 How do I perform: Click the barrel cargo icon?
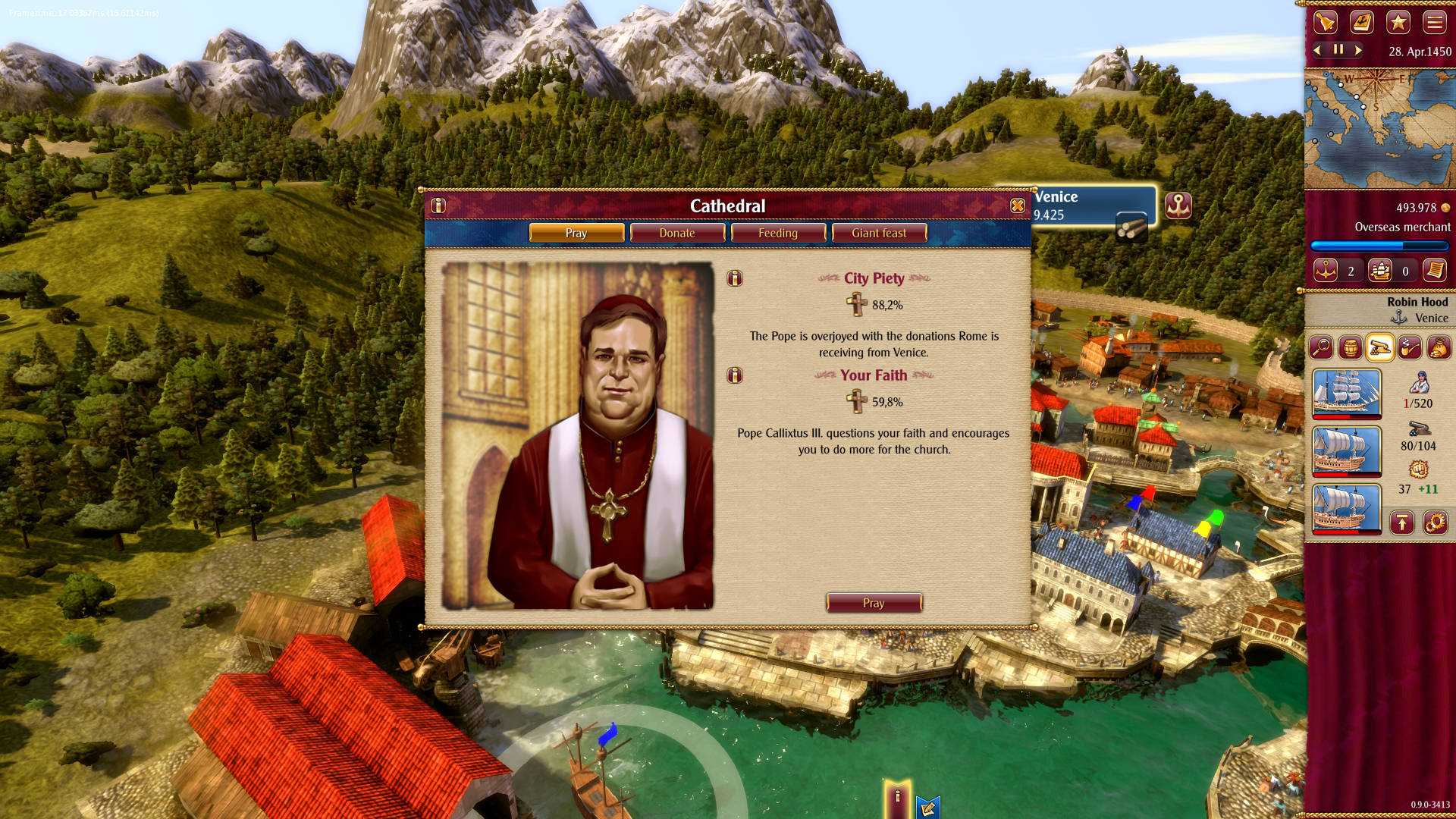tap(1351, 348)
